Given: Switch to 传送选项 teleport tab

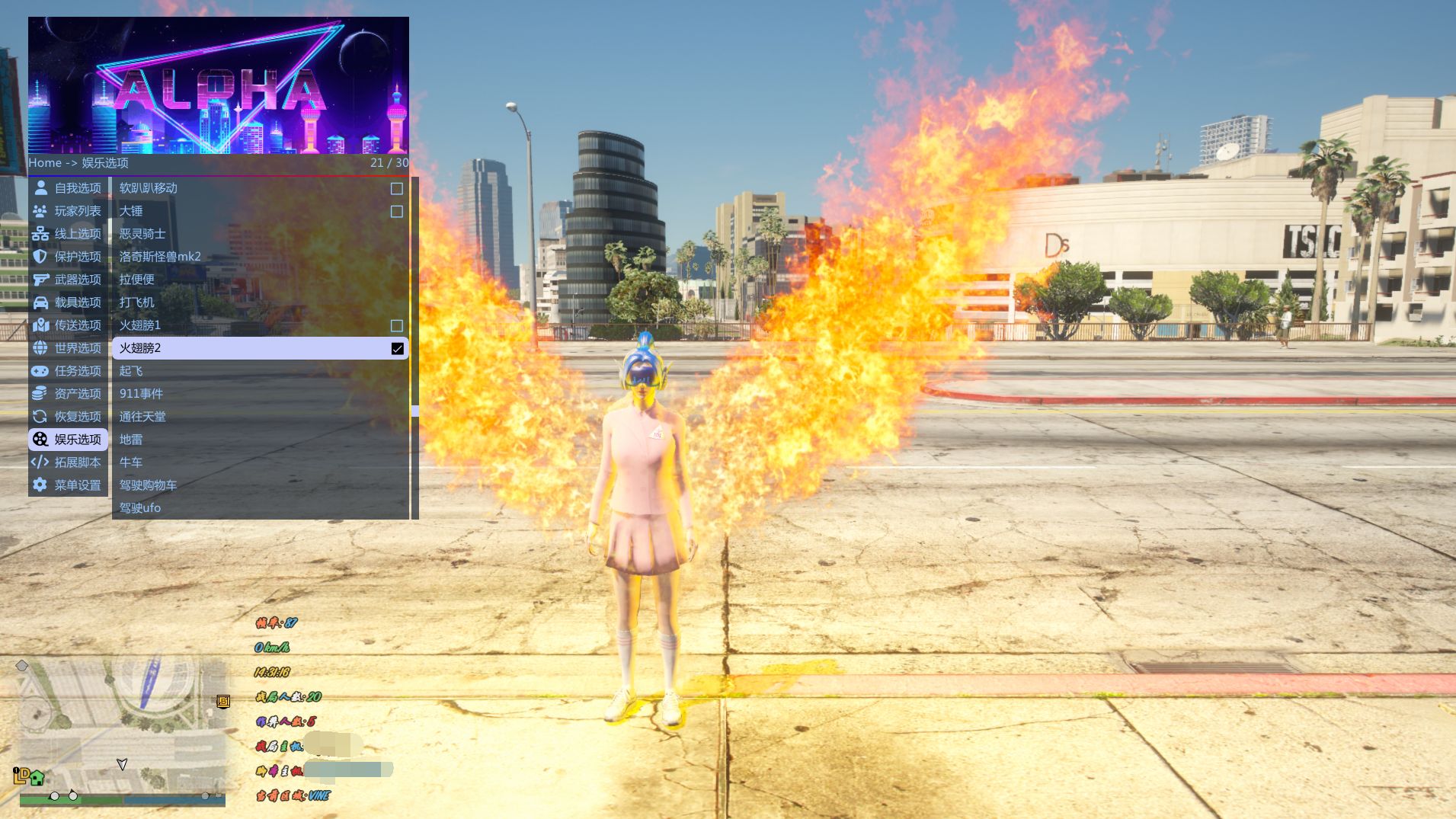Looking at the screenshot, I should (x=68, y=325).
